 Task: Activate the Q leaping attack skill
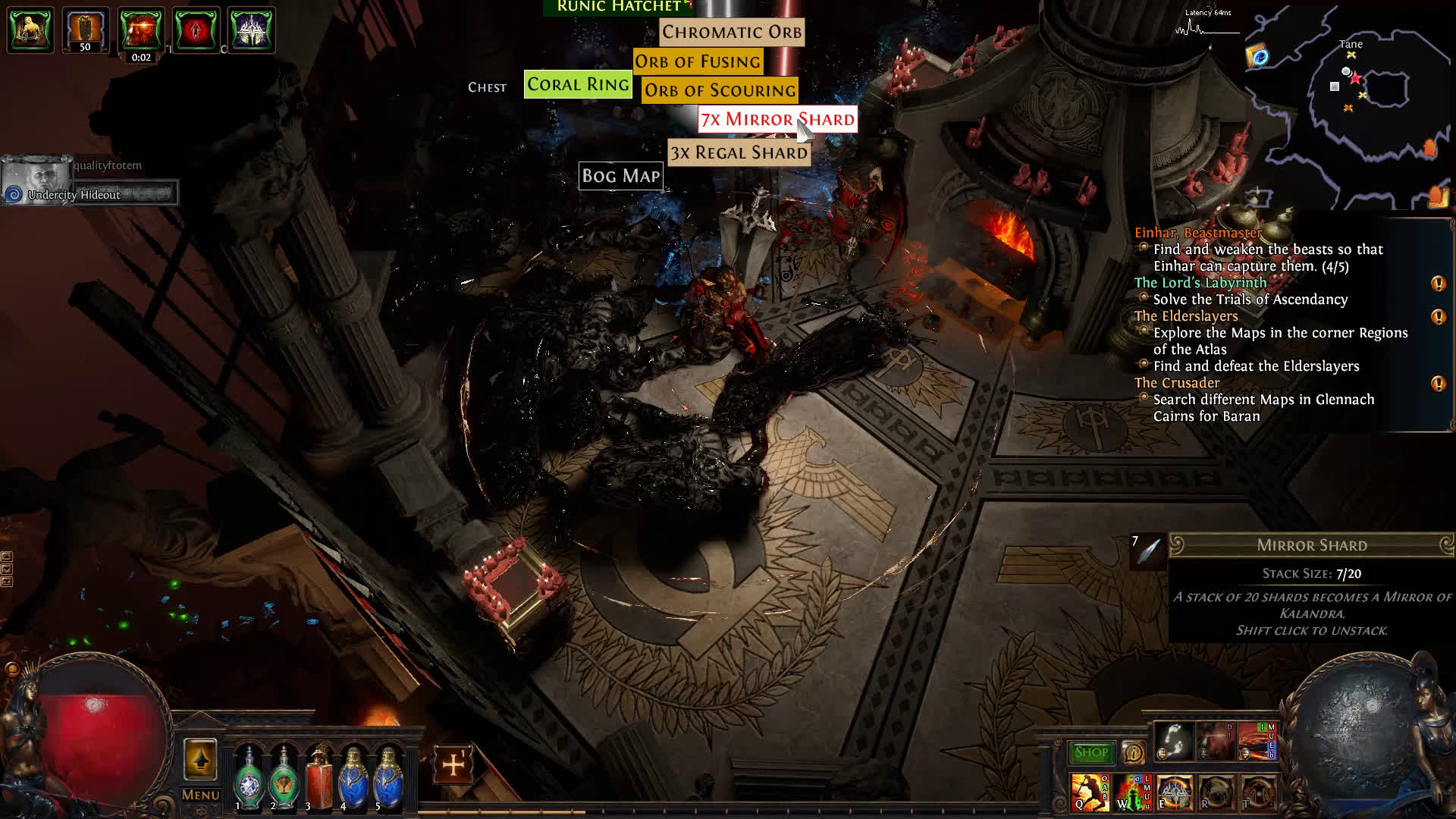click(1089, 792)
